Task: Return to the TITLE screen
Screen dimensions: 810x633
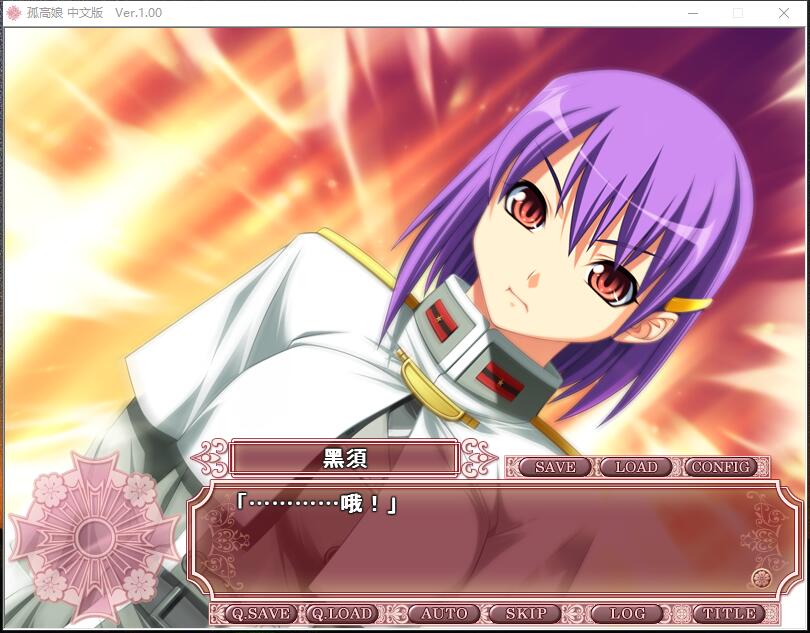Action: tap(729, 613)
